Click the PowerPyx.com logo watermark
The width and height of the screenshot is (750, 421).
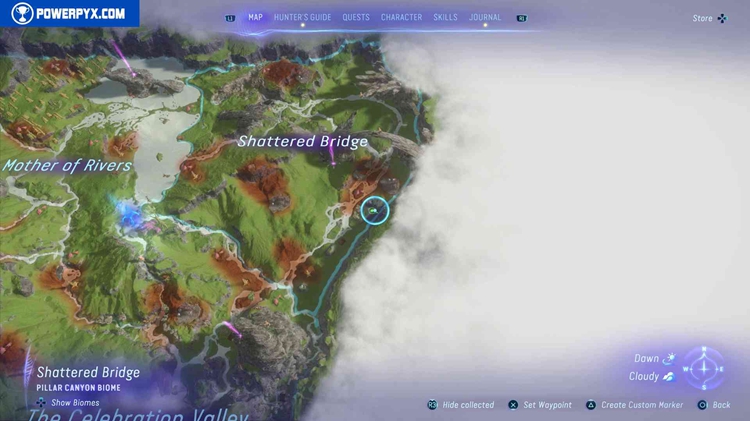pyautogui.click(x=69, y=13)
